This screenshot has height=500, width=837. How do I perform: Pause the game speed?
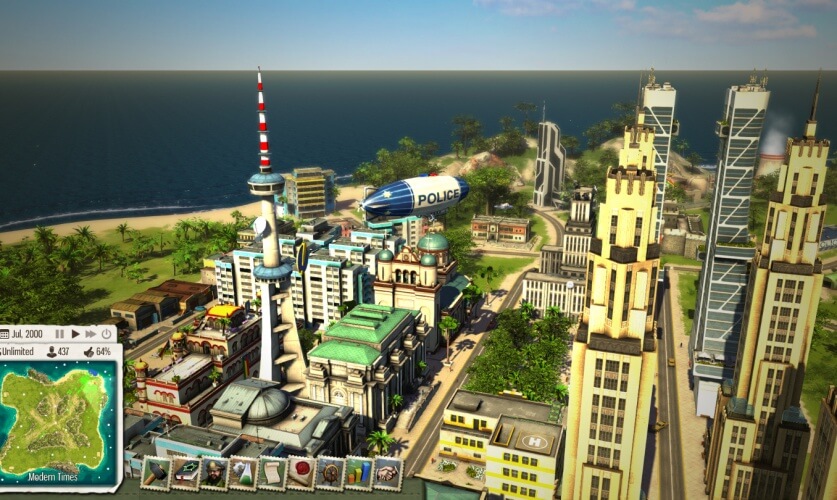point(60,333)
